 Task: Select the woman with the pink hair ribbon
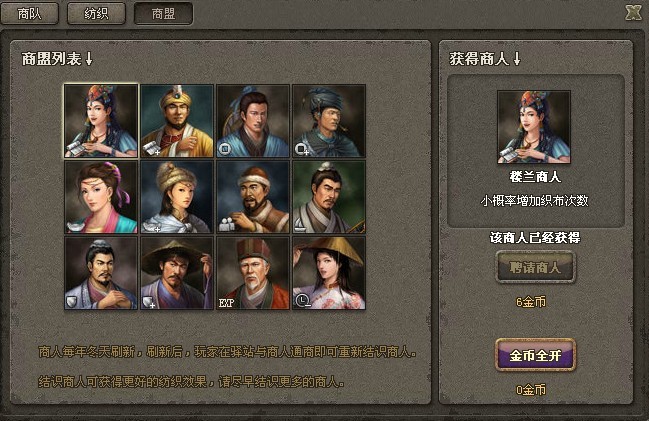pyautogui.click(x=101, y=197)
